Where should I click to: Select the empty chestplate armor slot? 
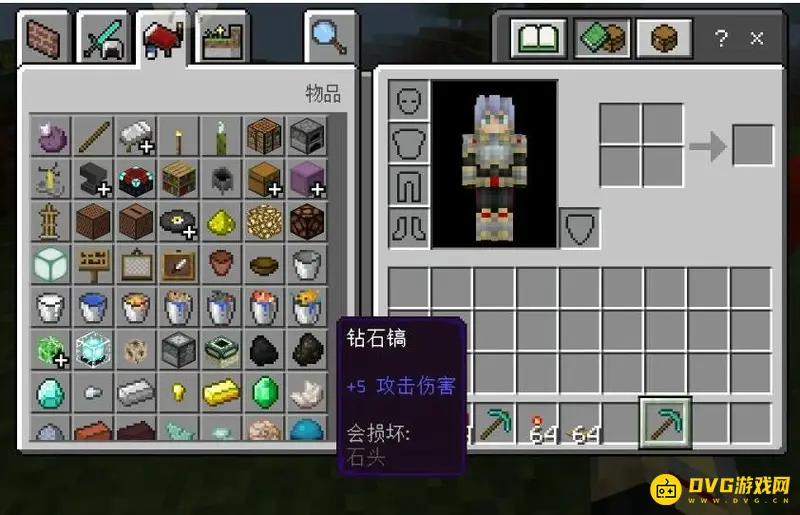pos(408,143)
